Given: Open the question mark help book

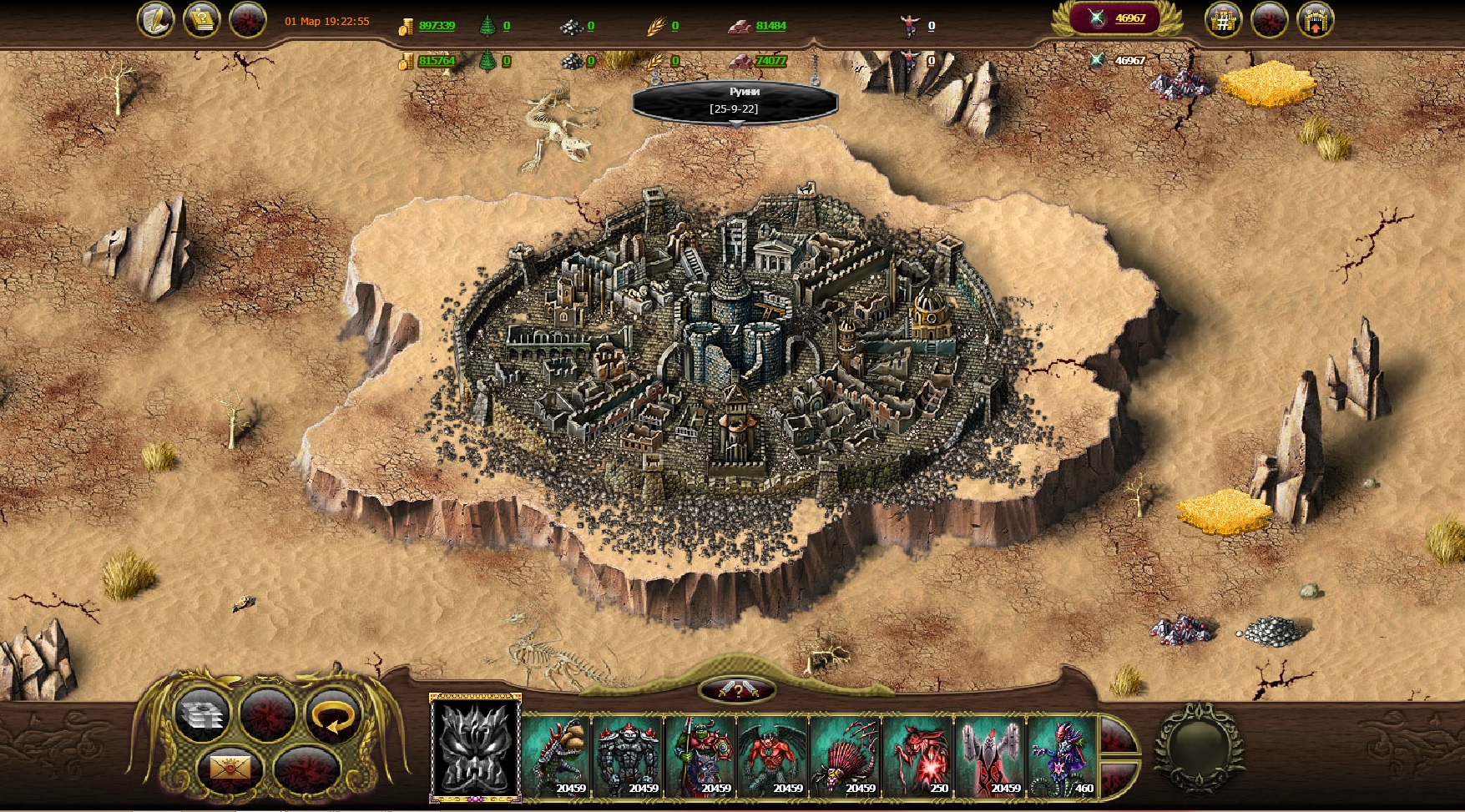Looking at the screenshot, I should coord(201,20).
